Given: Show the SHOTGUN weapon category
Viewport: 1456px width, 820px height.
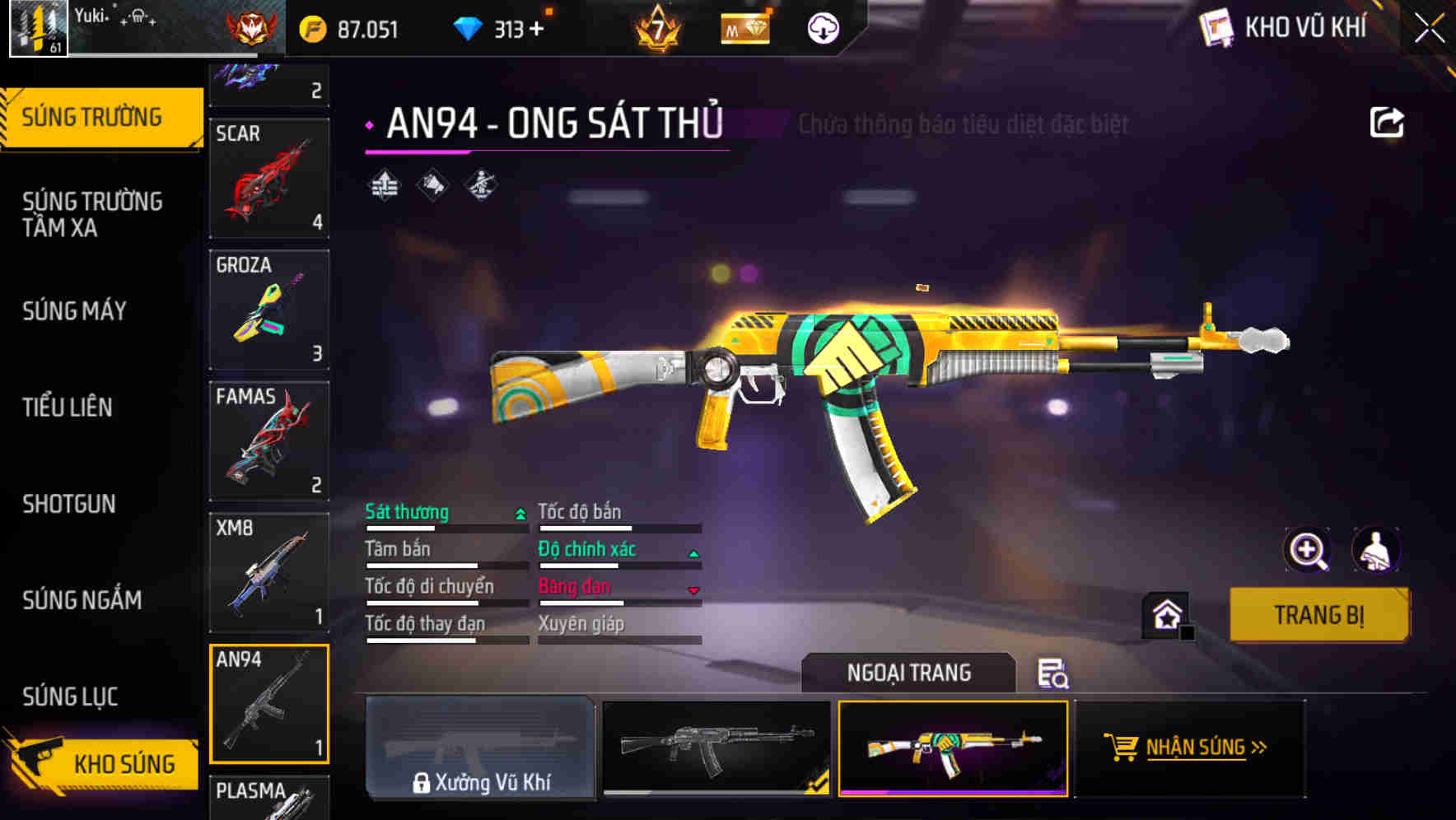Looking at the screenshot, I should pyautogui.click(x=69, y=504).
